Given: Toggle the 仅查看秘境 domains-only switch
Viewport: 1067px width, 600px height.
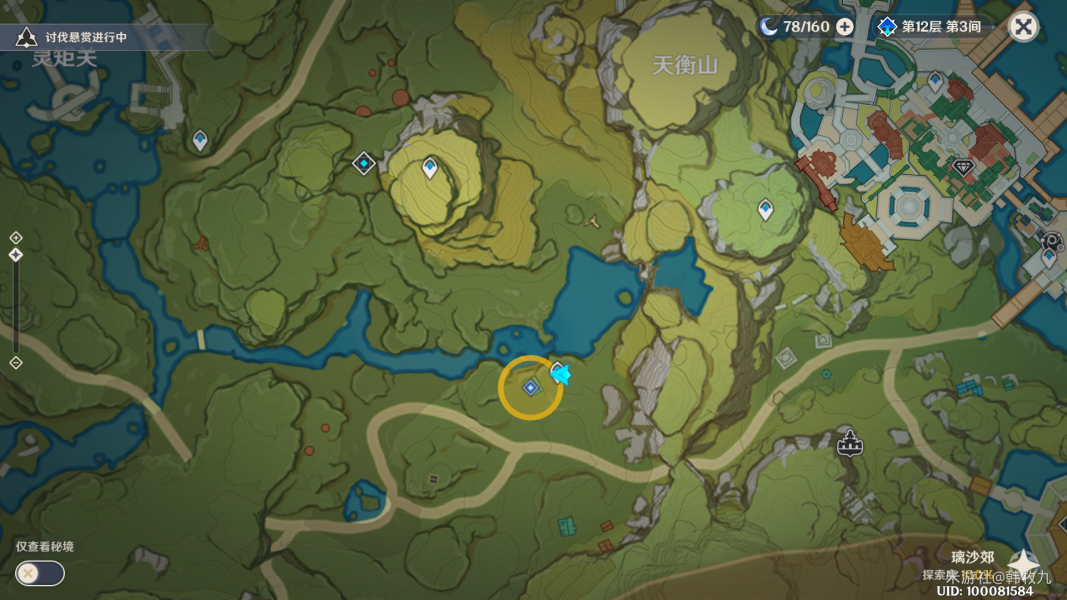Looking at the screenshot, I should pyautogui.click(x=40, y=573).
